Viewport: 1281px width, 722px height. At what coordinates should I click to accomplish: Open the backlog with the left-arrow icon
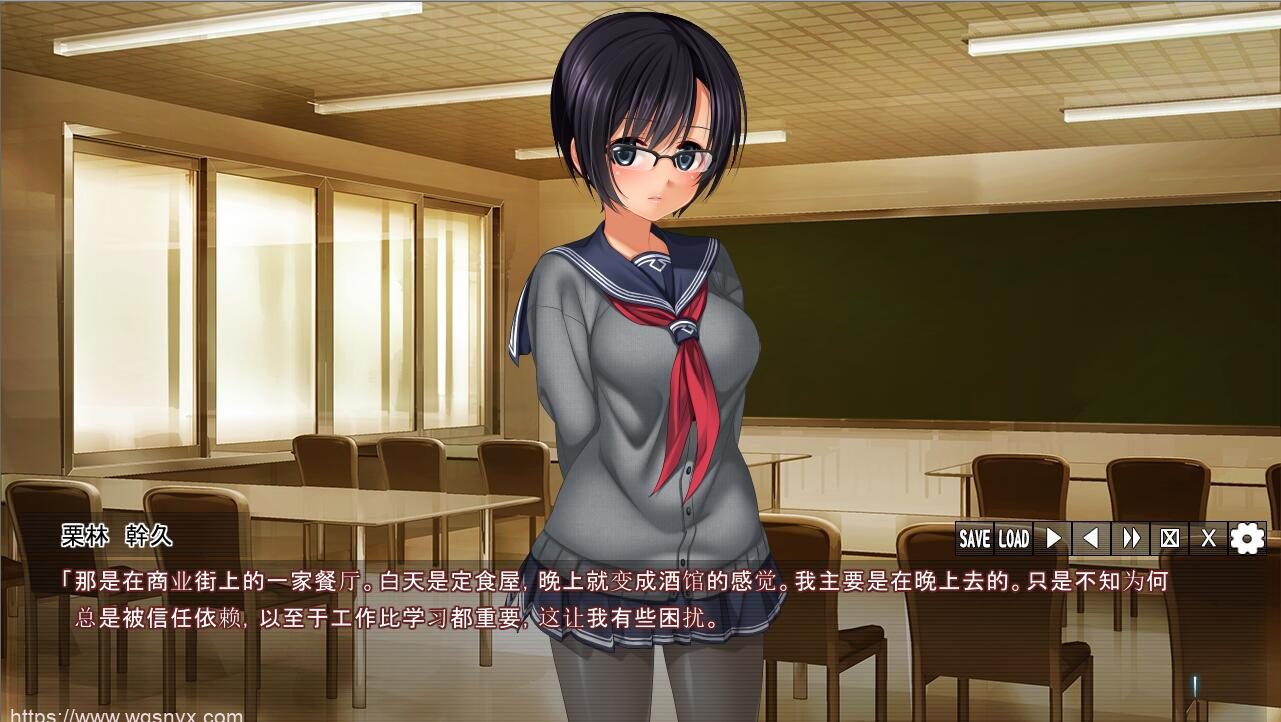[1091, 538]
